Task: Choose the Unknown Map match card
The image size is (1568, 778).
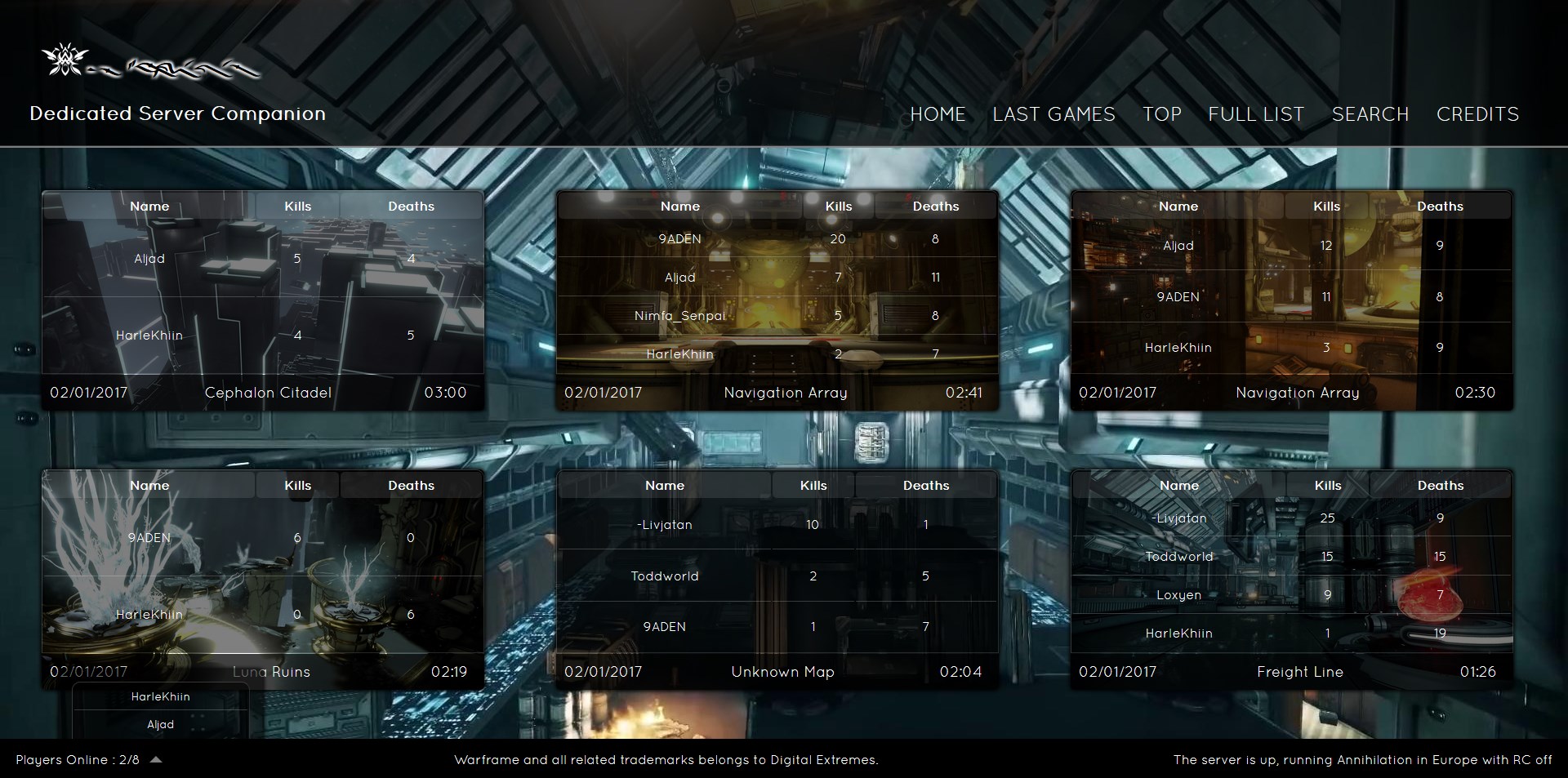Action: 782,672
